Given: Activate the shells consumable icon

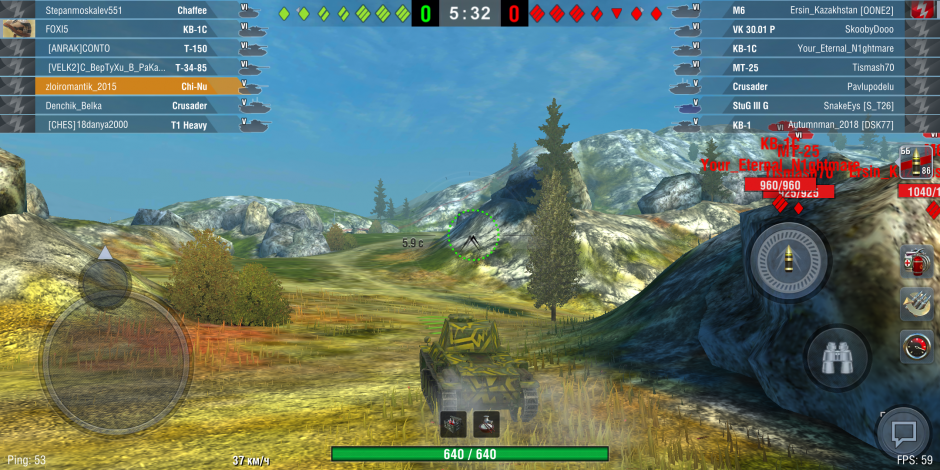Looking at the screenshot, I should pyautogui.click(x=916, y=304).
